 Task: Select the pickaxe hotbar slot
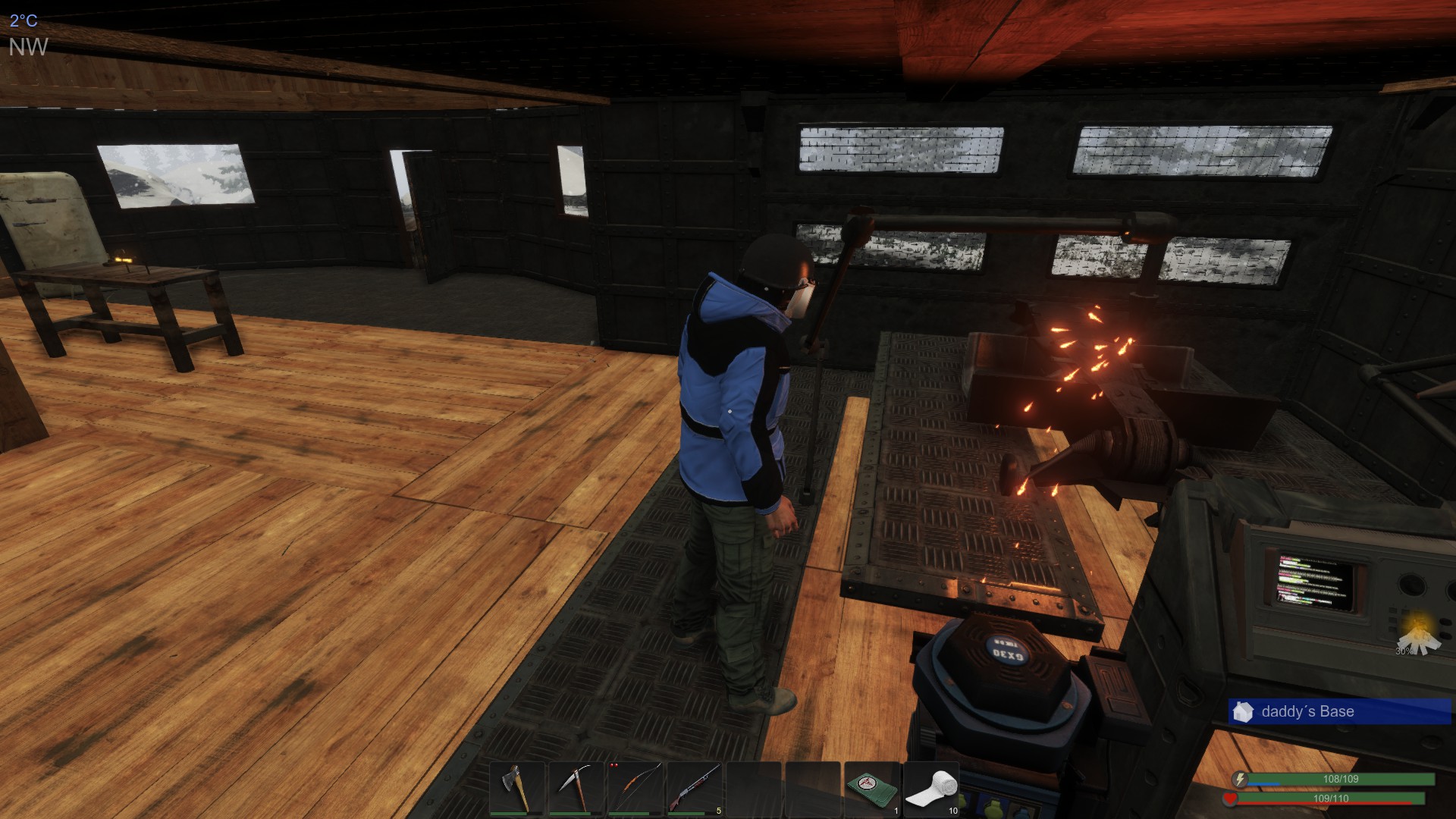[x=576, y=789]
